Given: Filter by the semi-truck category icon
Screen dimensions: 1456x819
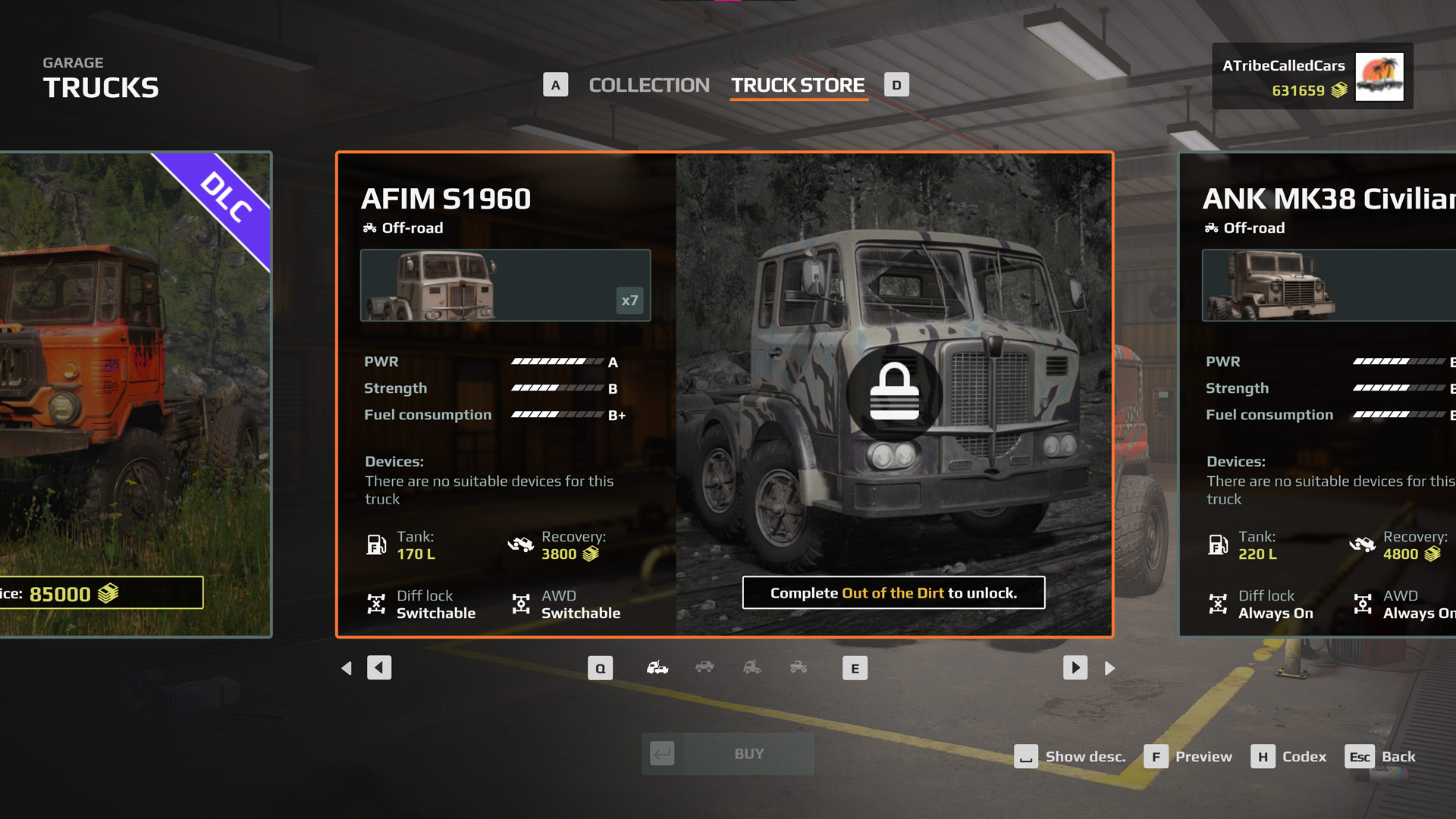Looking at the screenshot, I should tap(752, 668).
